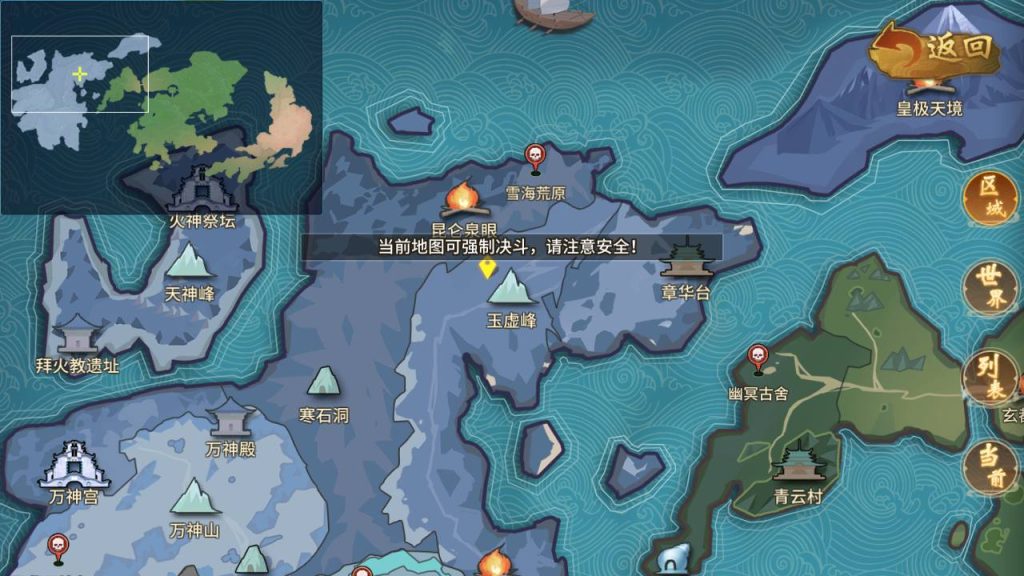Jump to 当前 current location
The image size is (1024, 576).
click(x=989, y=466)
